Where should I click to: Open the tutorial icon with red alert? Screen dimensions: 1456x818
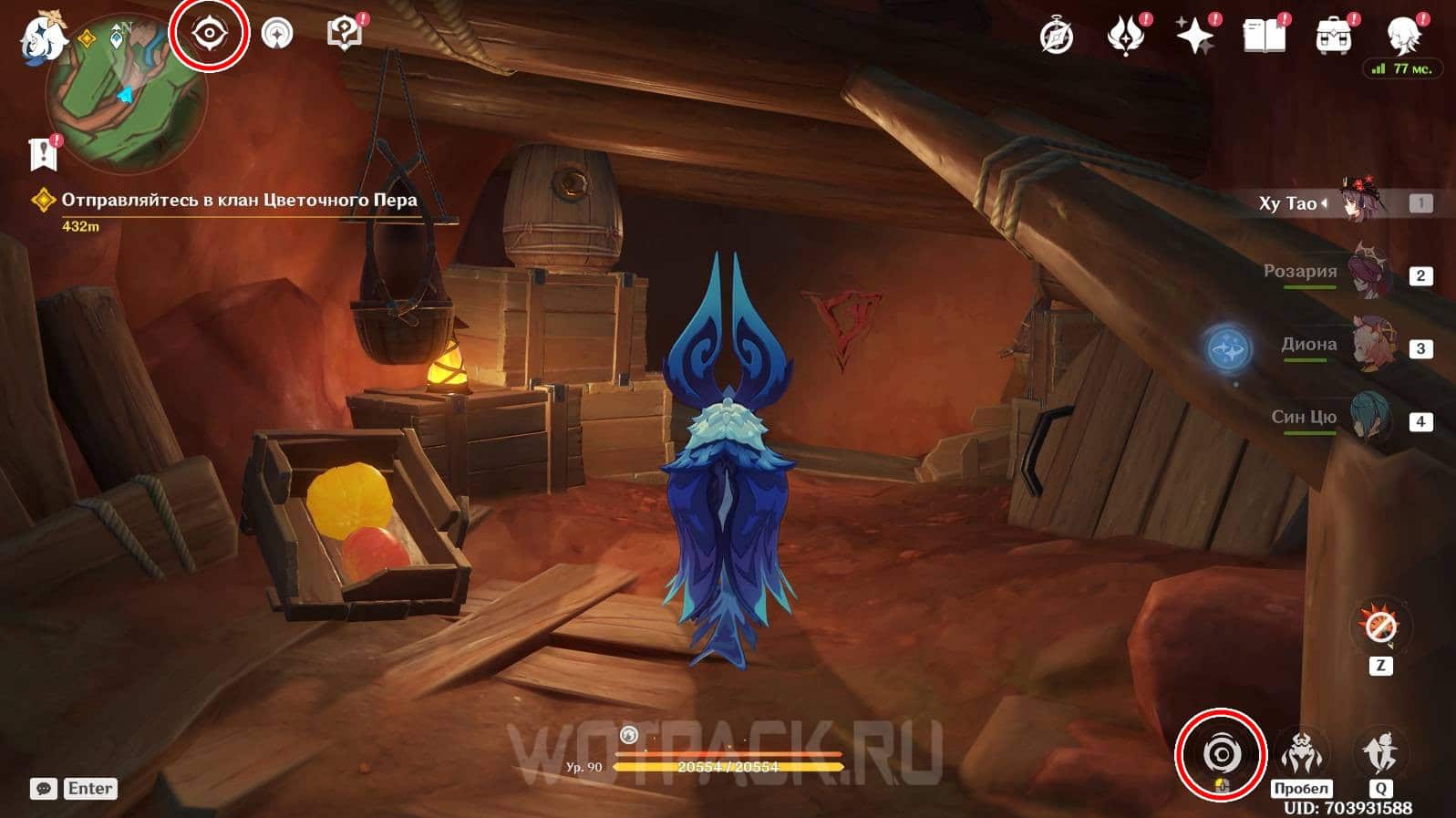344,34
